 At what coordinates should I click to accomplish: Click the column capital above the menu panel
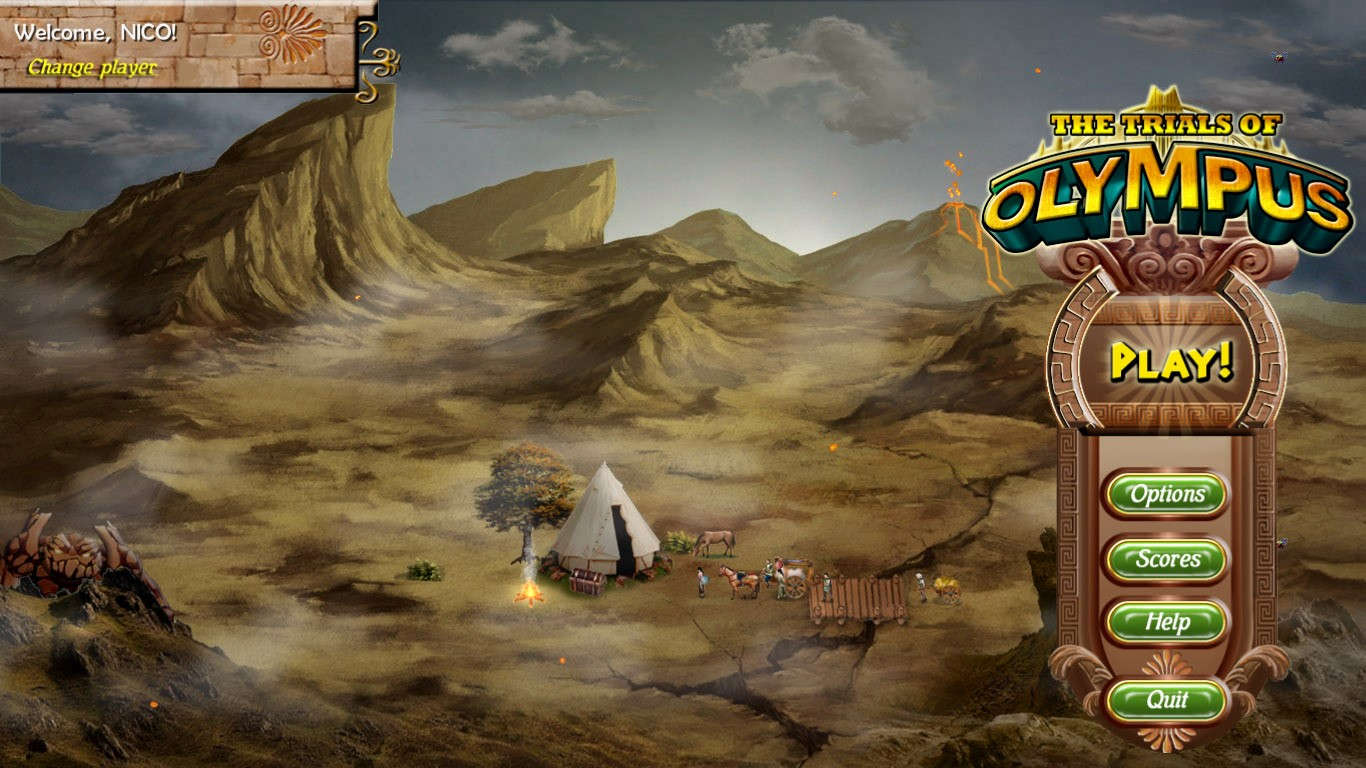click(x=1164, y=262)
